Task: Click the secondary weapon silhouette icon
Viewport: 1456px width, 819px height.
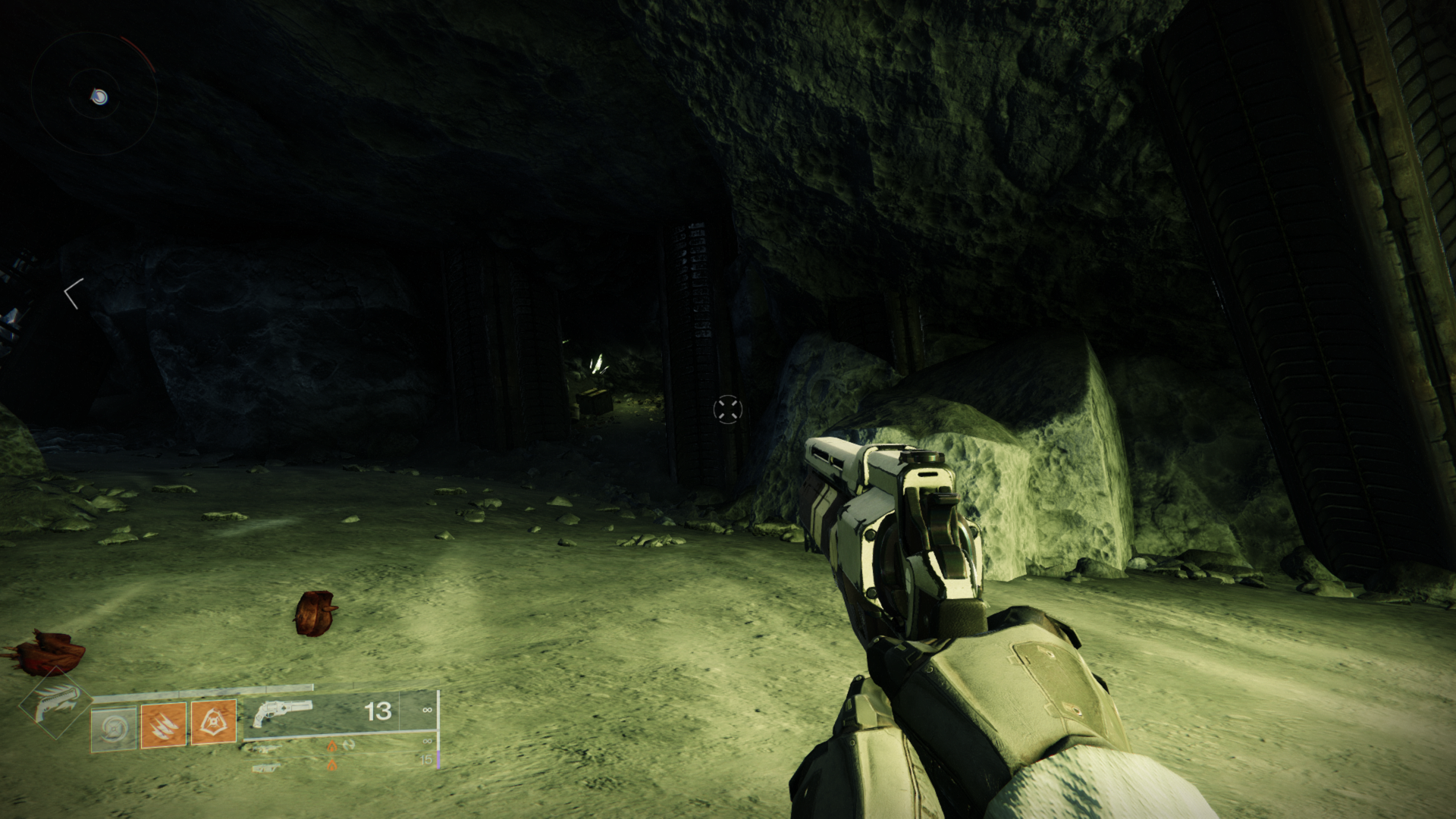Action: (x=265, y=748)
